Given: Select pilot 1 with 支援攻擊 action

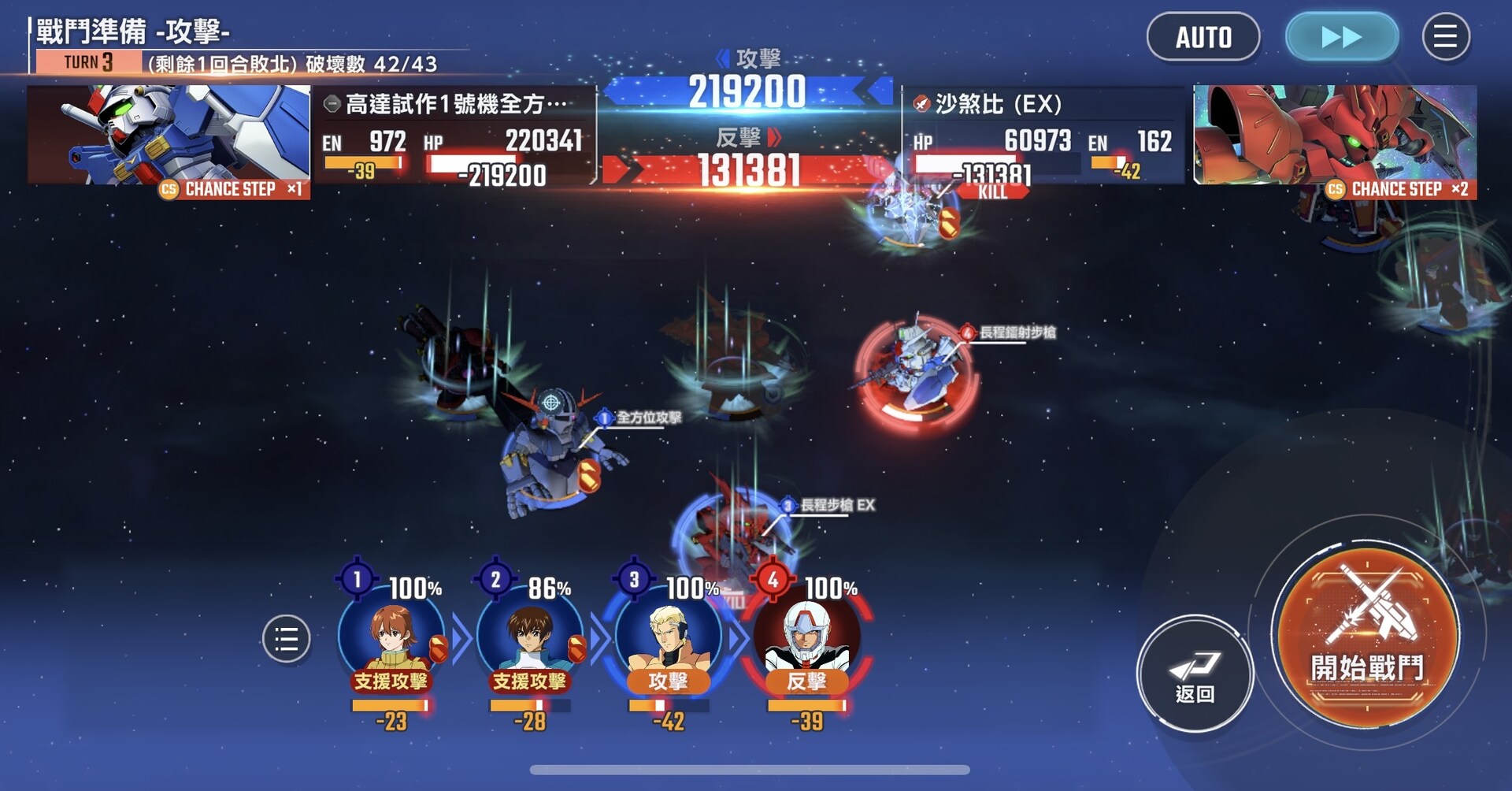Looking at the screenshot, I should (391, 640).
